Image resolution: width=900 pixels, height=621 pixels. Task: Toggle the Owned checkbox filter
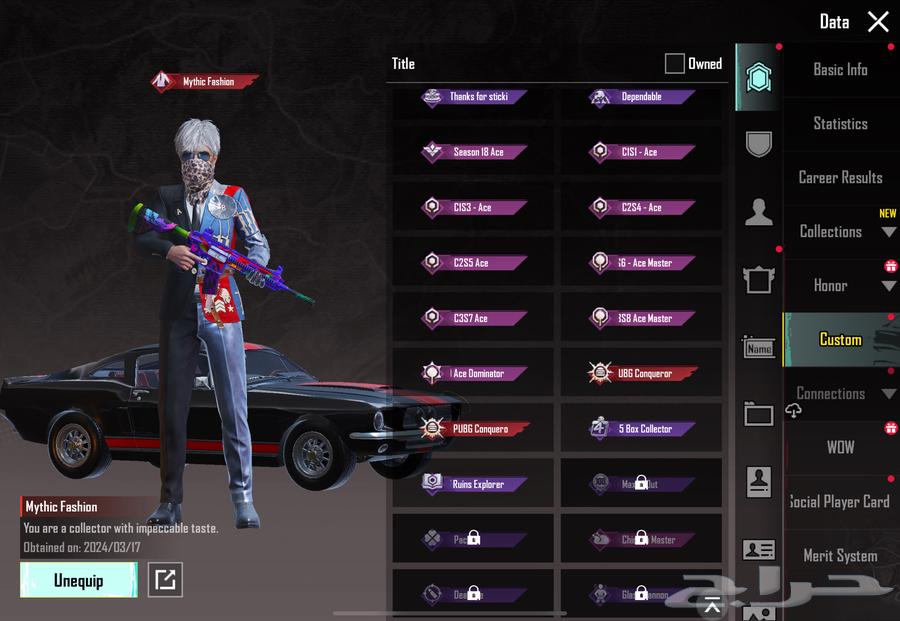(675, 64)
